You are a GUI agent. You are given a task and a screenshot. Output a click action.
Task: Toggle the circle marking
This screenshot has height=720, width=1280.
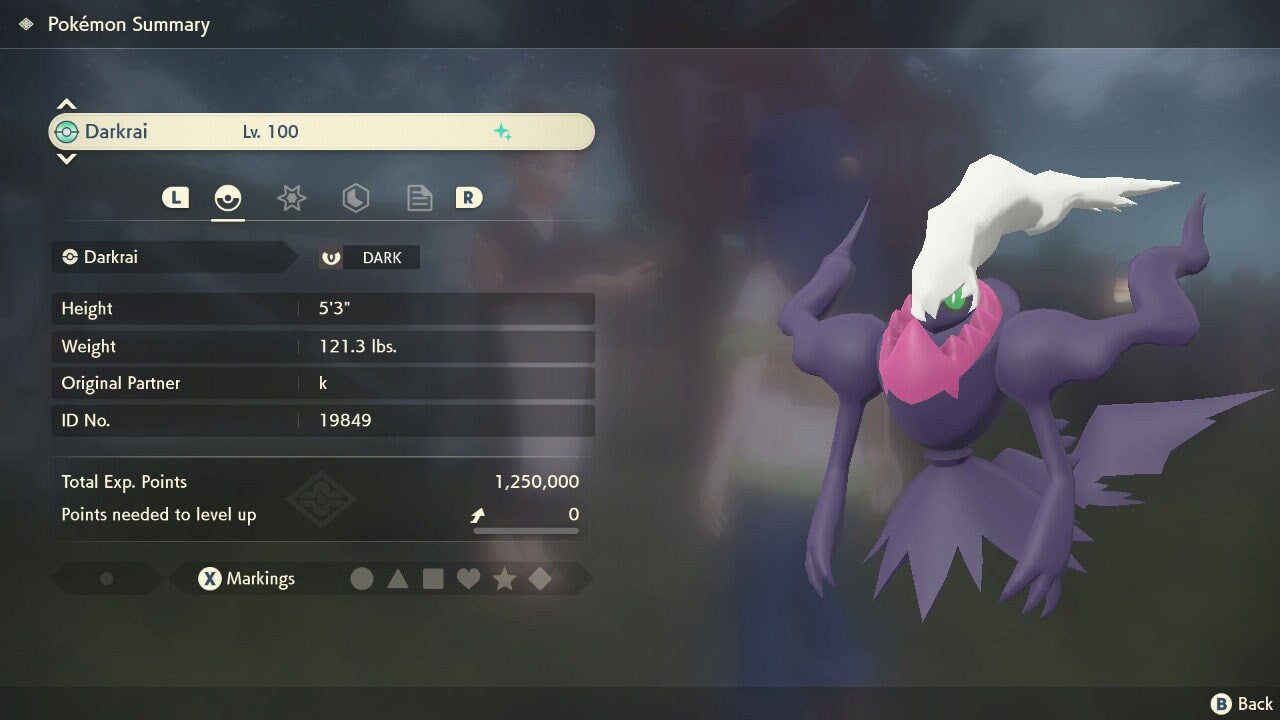(x=362, y=579)
